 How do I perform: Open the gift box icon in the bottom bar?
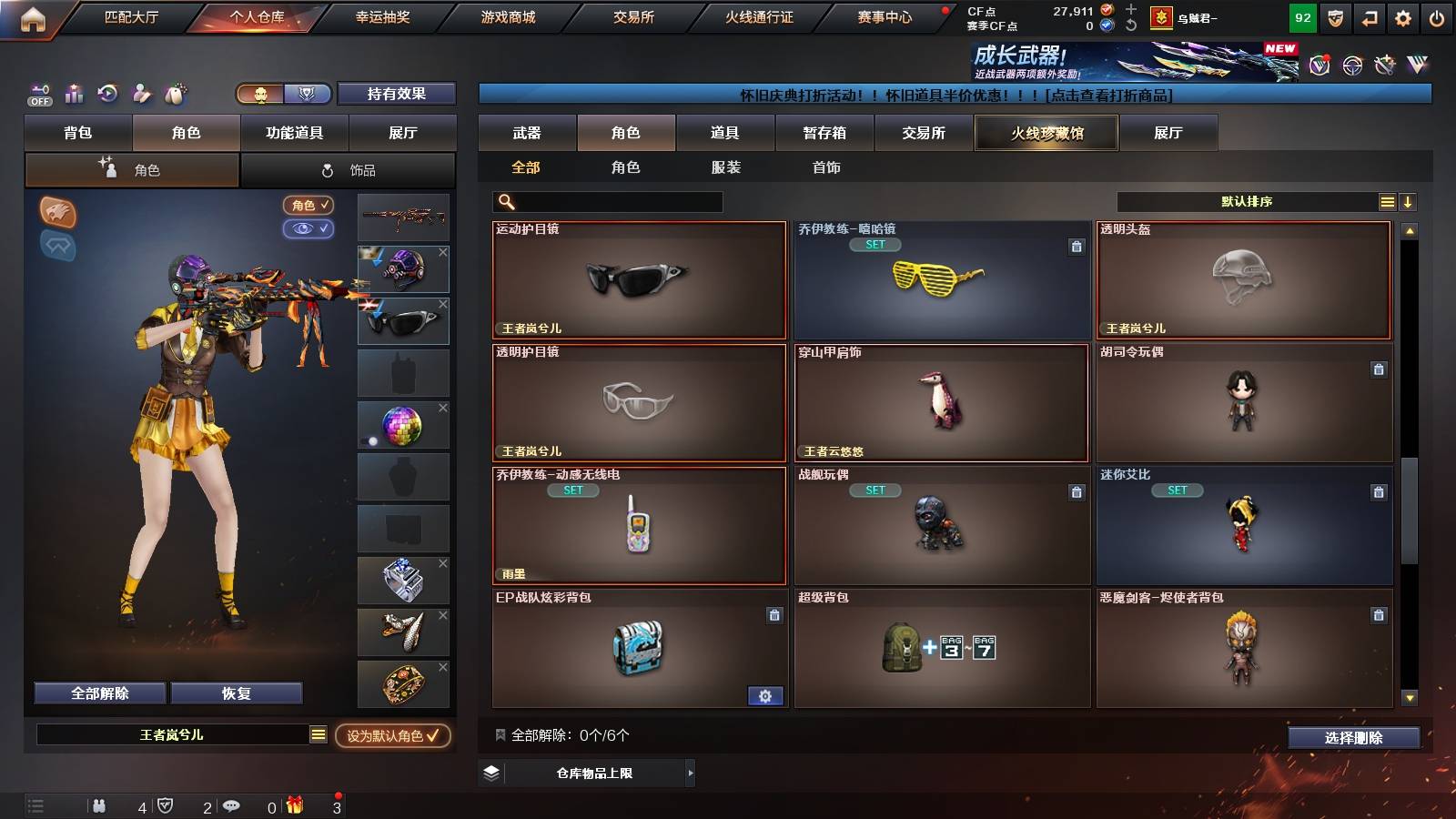tap(294, 805)
